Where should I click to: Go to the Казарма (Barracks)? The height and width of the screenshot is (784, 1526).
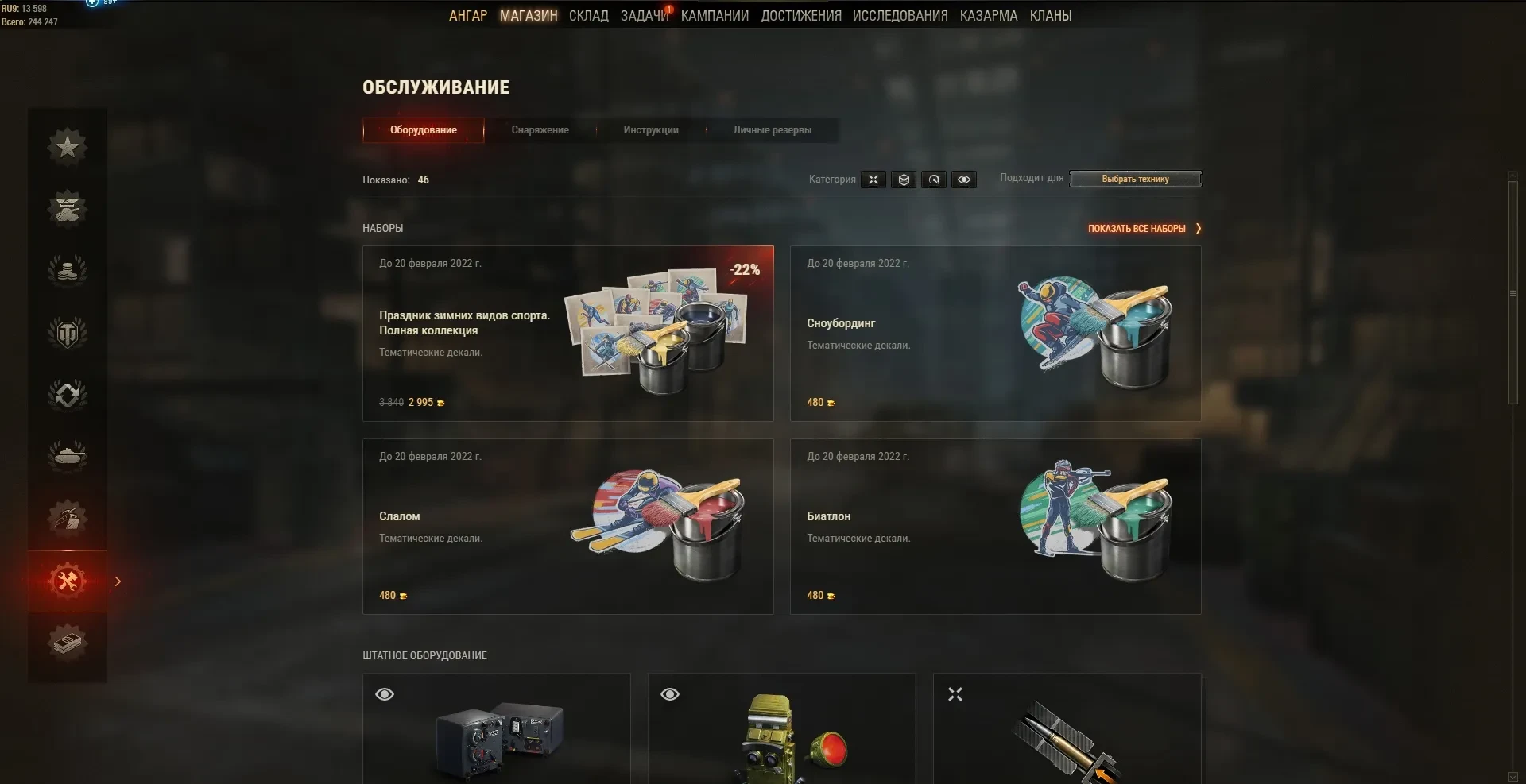coord(988,16)
